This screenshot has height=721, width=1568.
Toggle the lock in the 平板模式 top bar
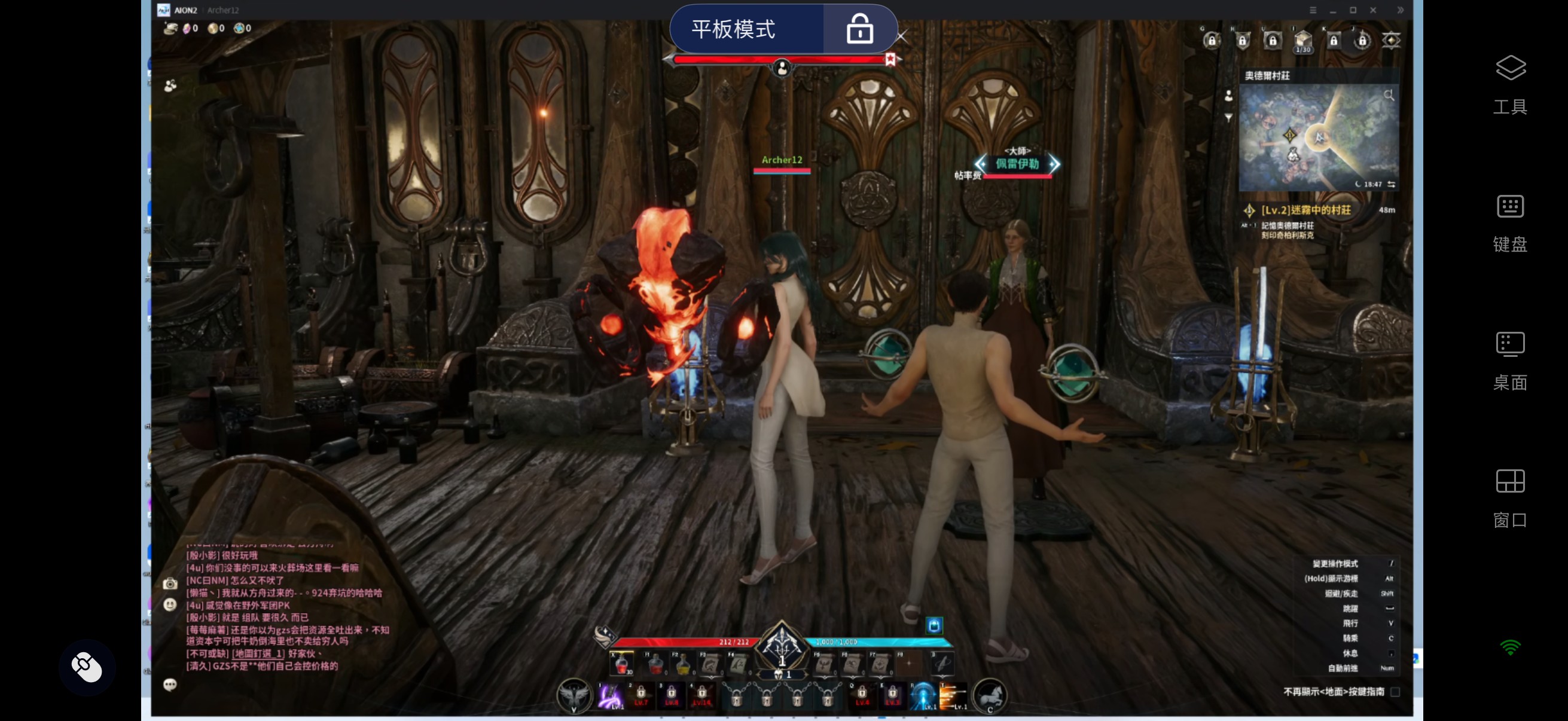(x=859, y=28)
